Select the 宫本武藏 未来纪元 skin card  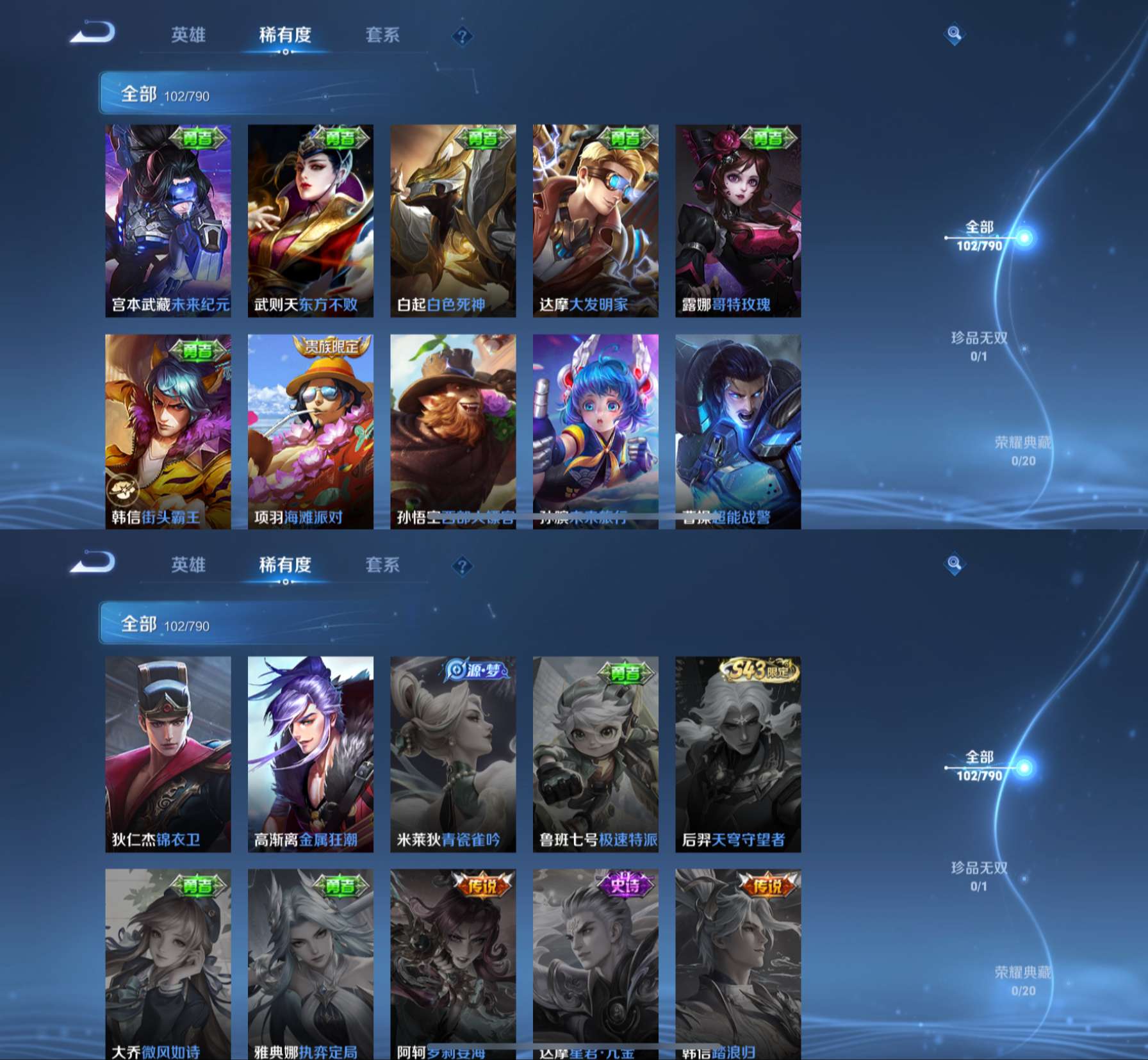(x=168, y=220)
